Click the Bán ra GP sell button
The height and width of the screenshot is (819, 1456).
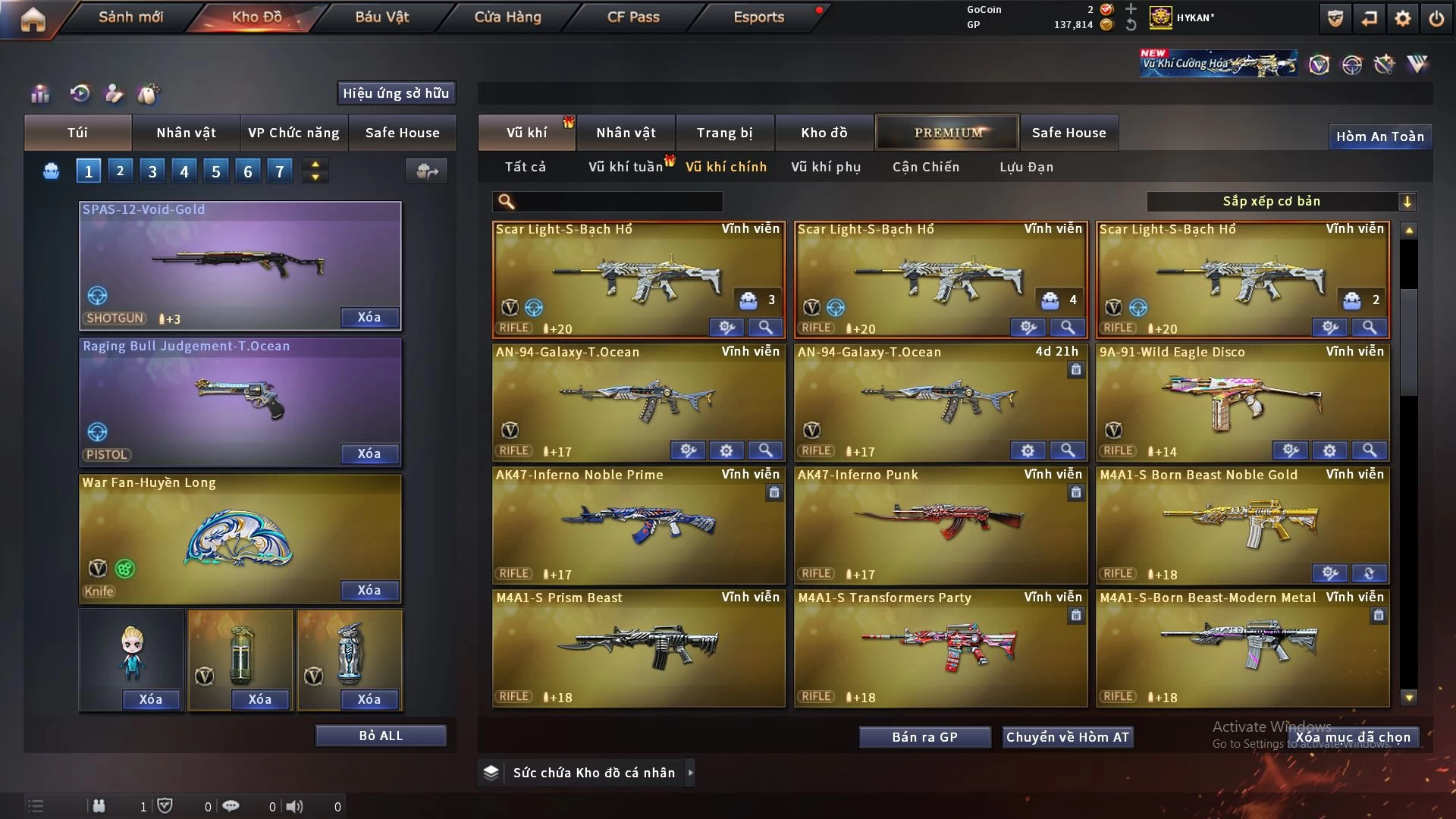point(924,737)
